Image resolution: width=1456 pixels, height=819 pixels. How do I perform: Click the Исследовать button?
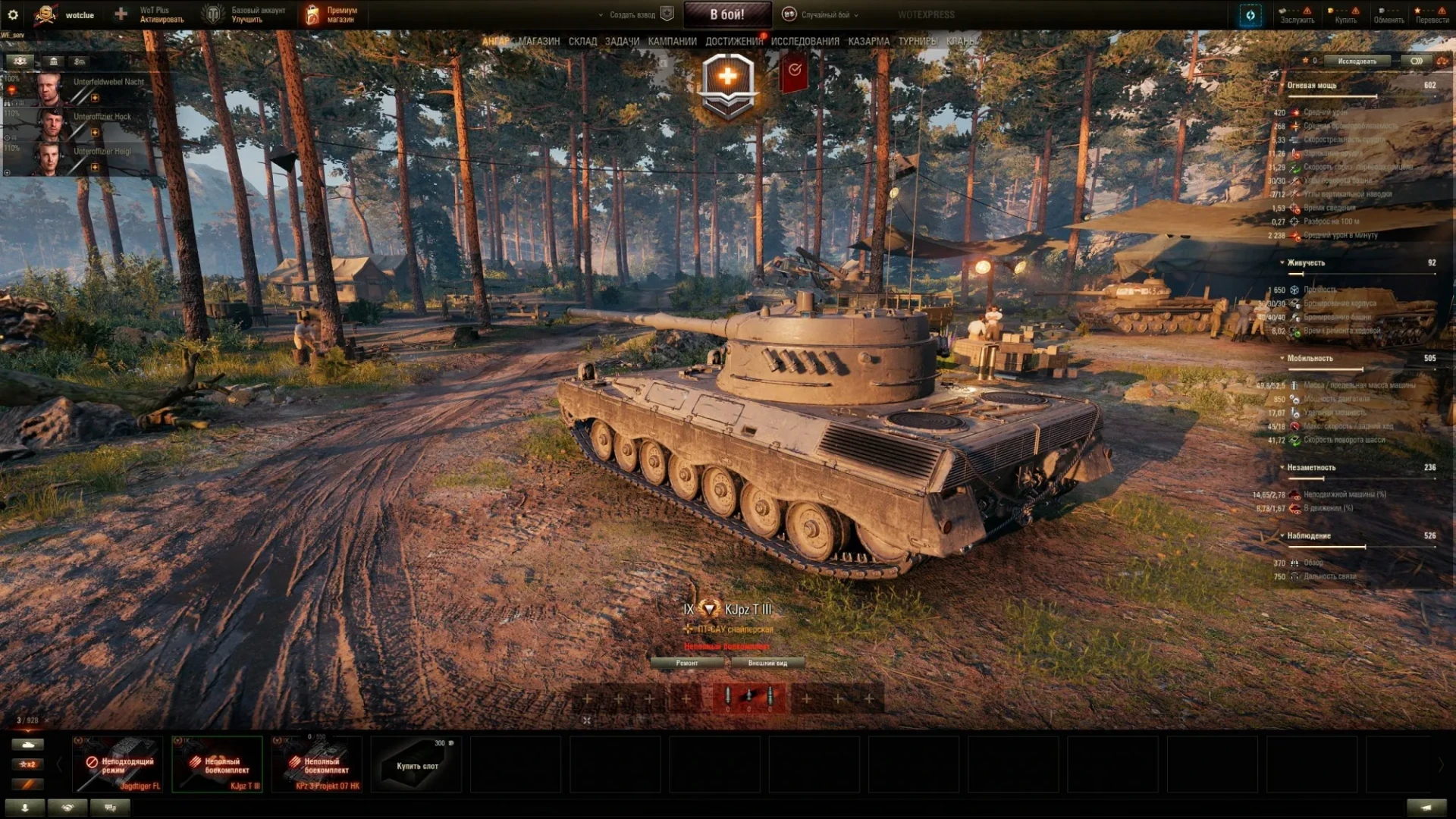coord(1357,61)
